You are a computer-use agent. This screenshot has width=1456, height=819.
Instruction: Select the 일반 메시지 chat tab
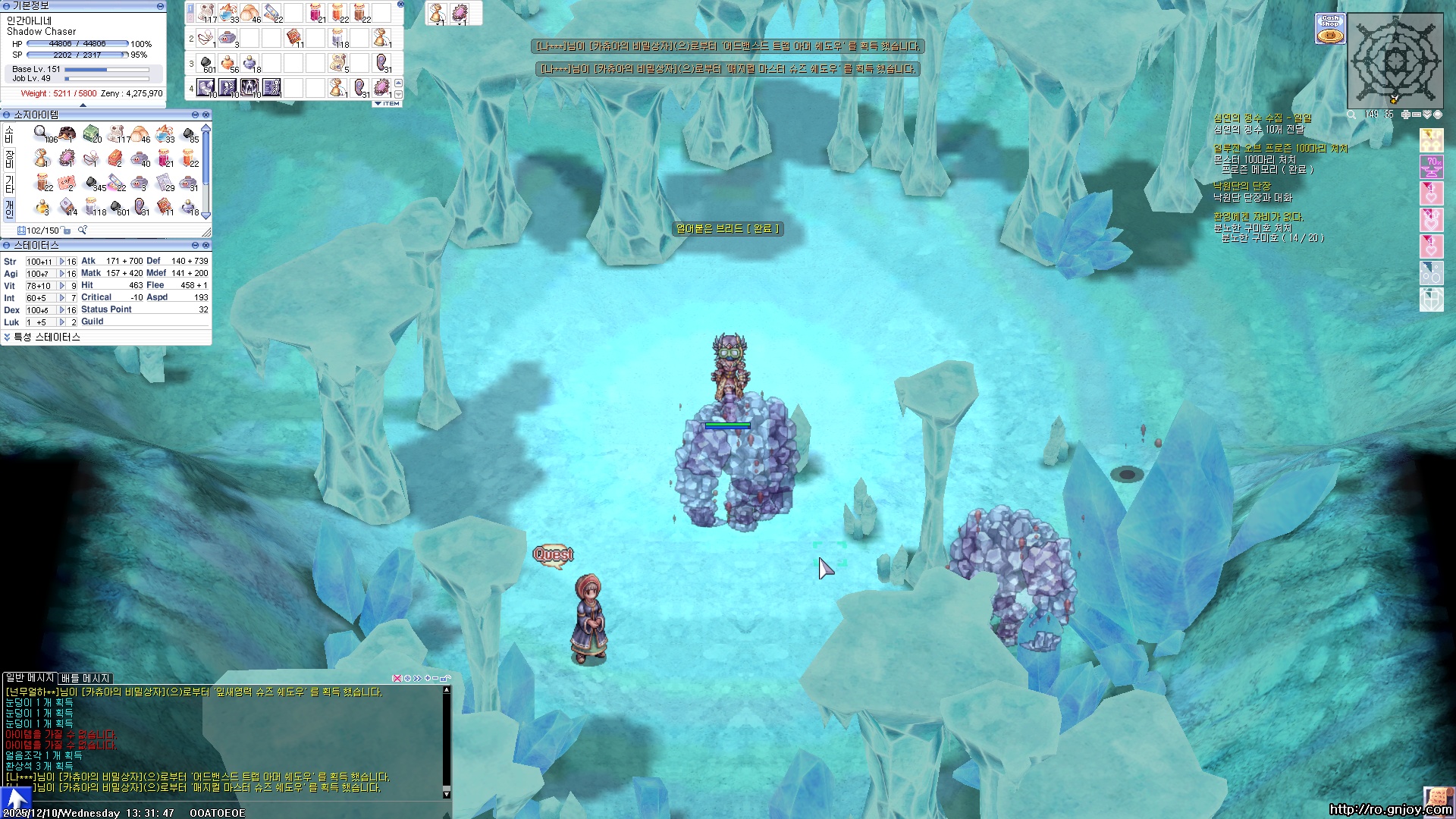[30, 678]
